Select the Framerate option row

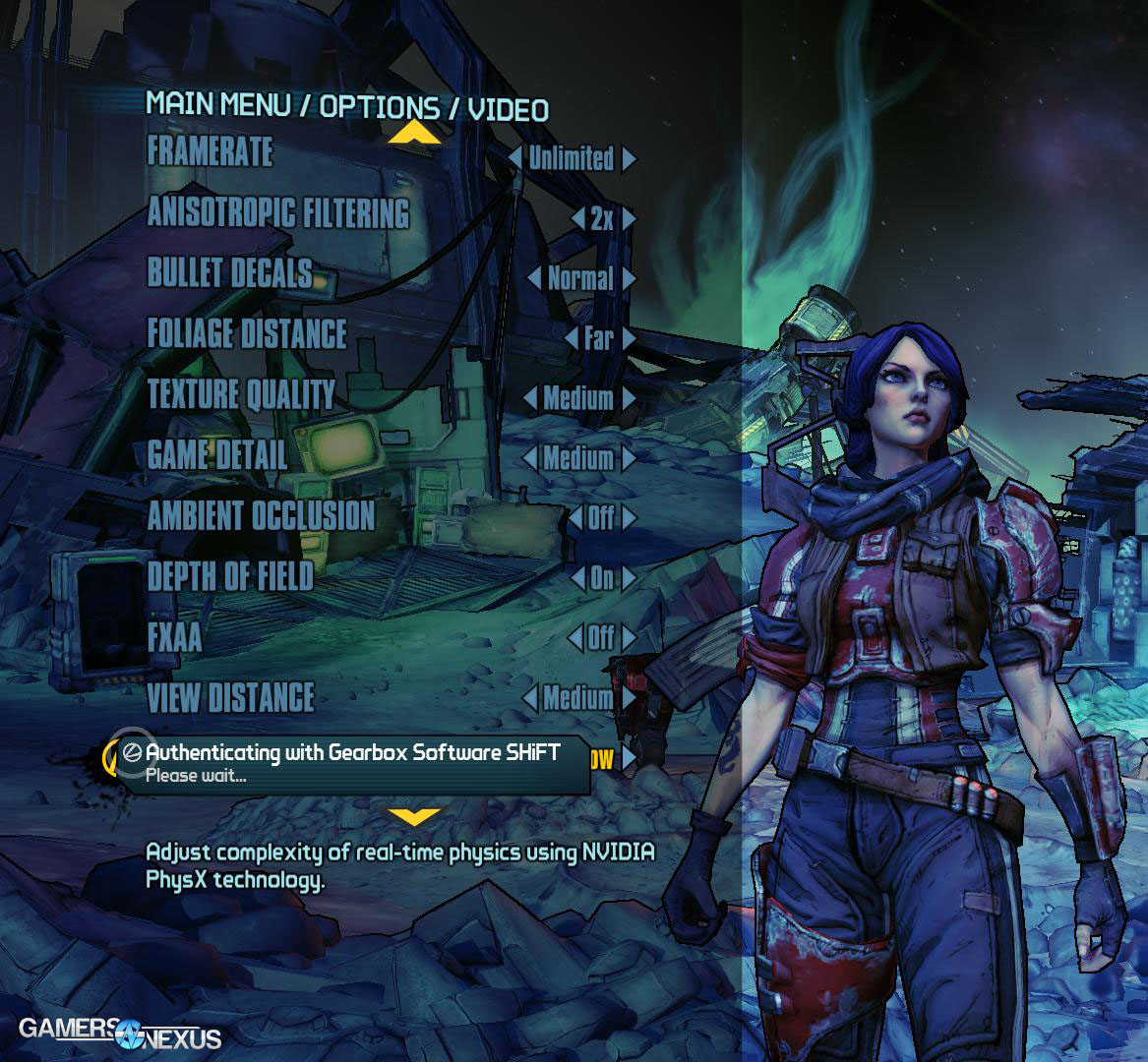210,151
